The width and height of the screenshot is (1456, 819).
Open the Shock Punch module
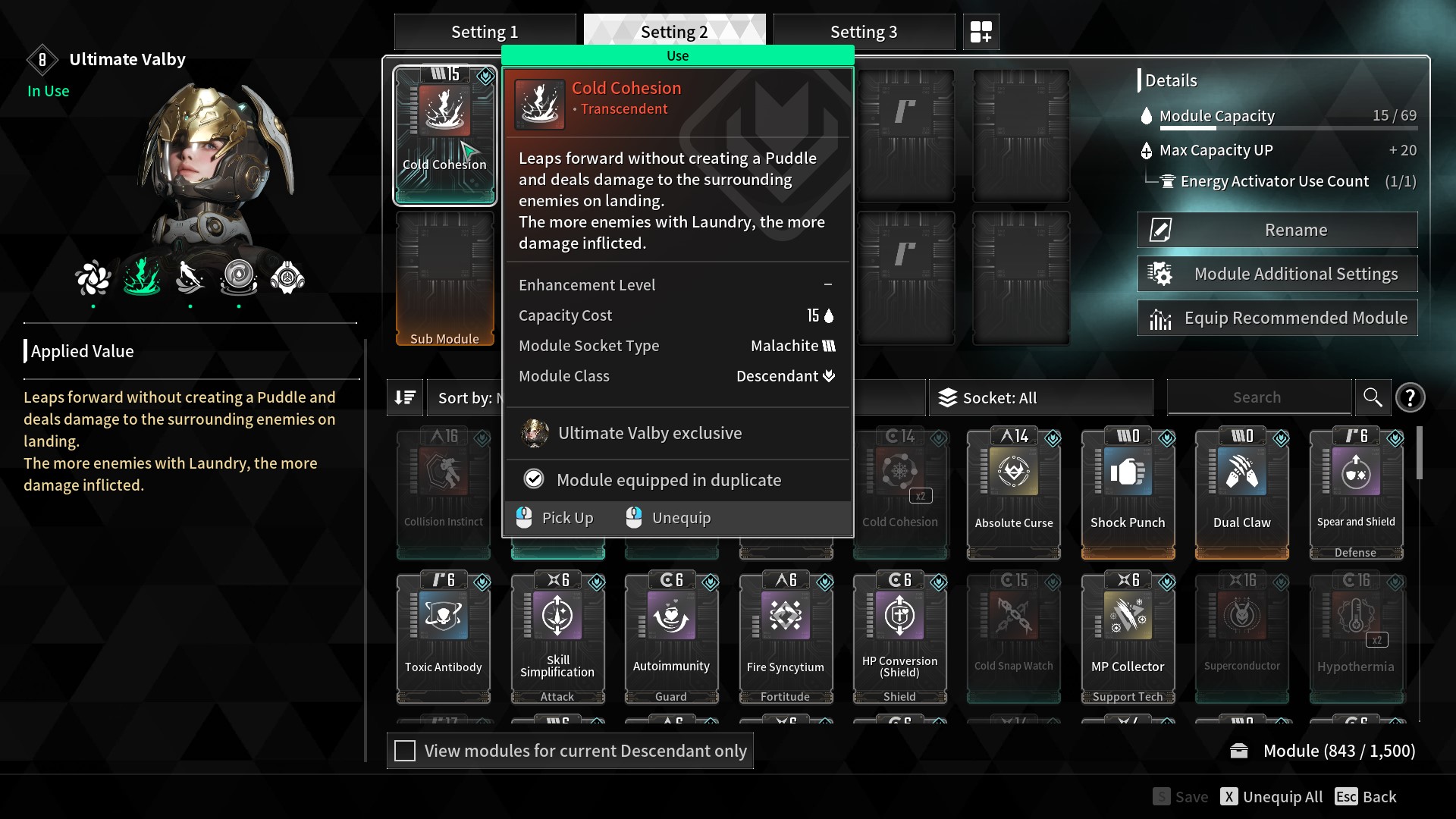pos(1128,485)
